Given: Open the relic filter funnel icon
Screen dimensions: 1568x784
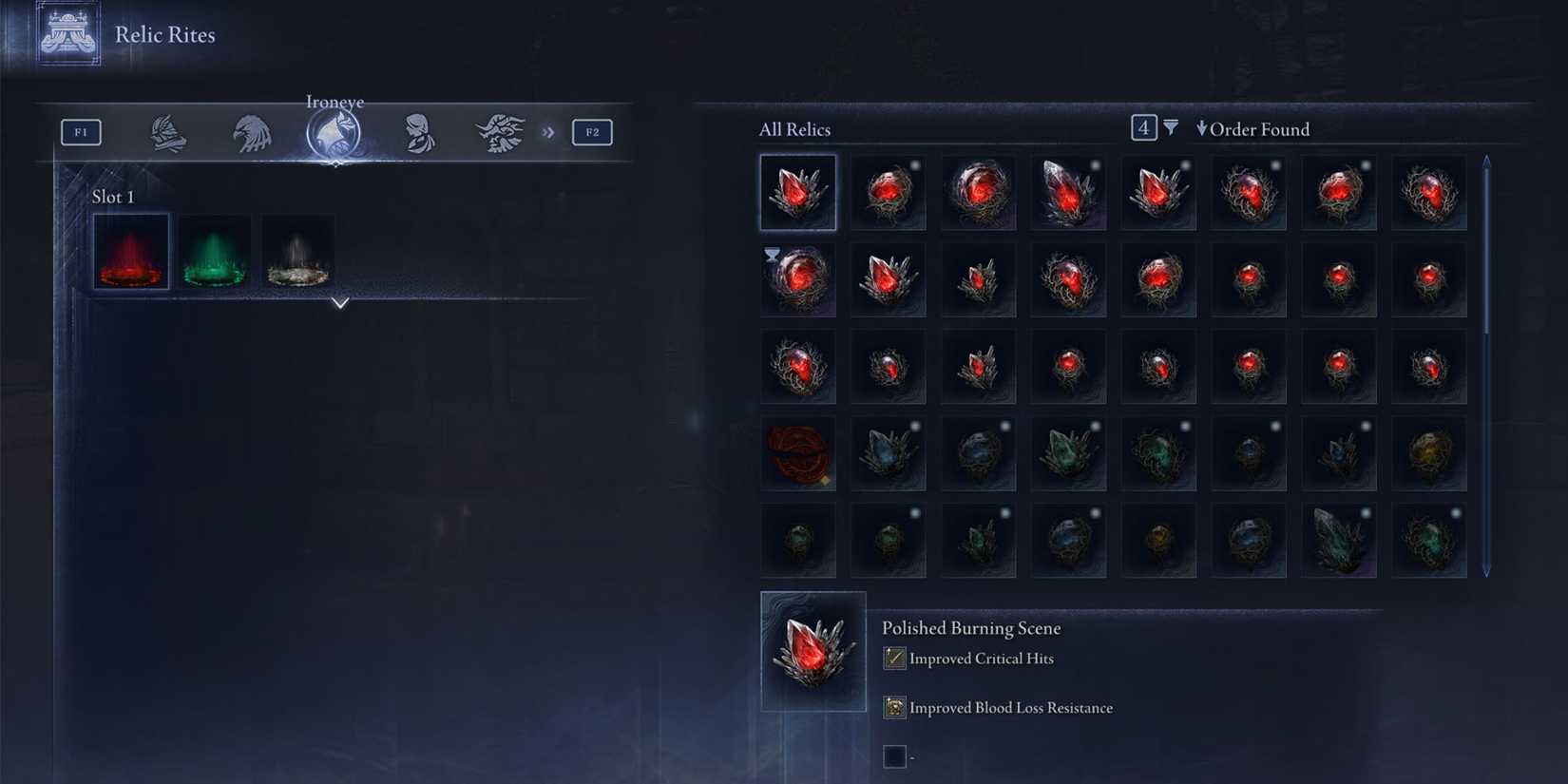Looking at the screenshot, I should coord(1172,127).
